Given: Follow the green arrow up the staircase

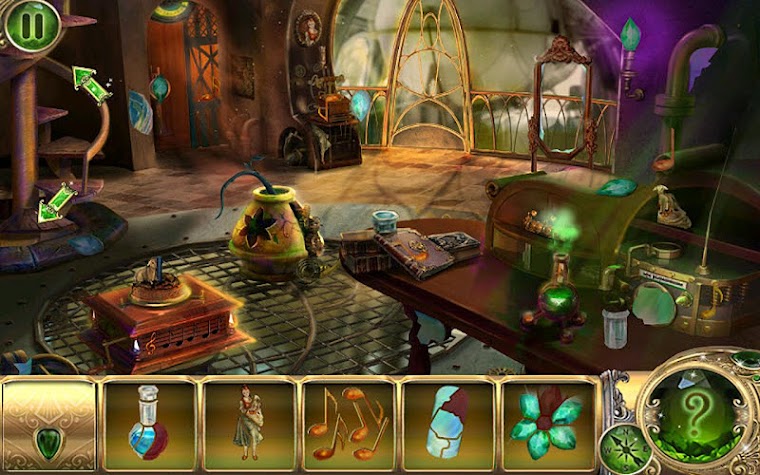Looking at the screenshot, I should click(x=91, y=83).
